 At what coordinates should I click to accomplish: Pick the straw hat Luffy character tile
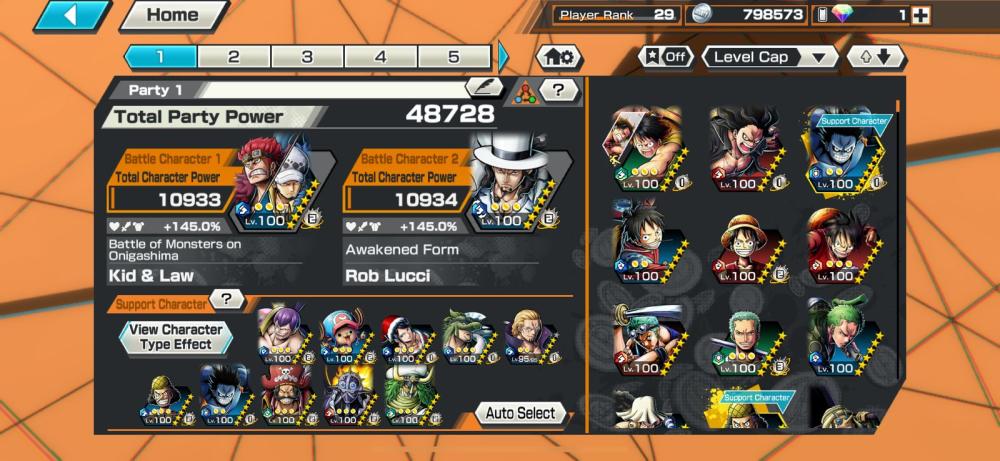pyautogui.click(x=746, y=243)
